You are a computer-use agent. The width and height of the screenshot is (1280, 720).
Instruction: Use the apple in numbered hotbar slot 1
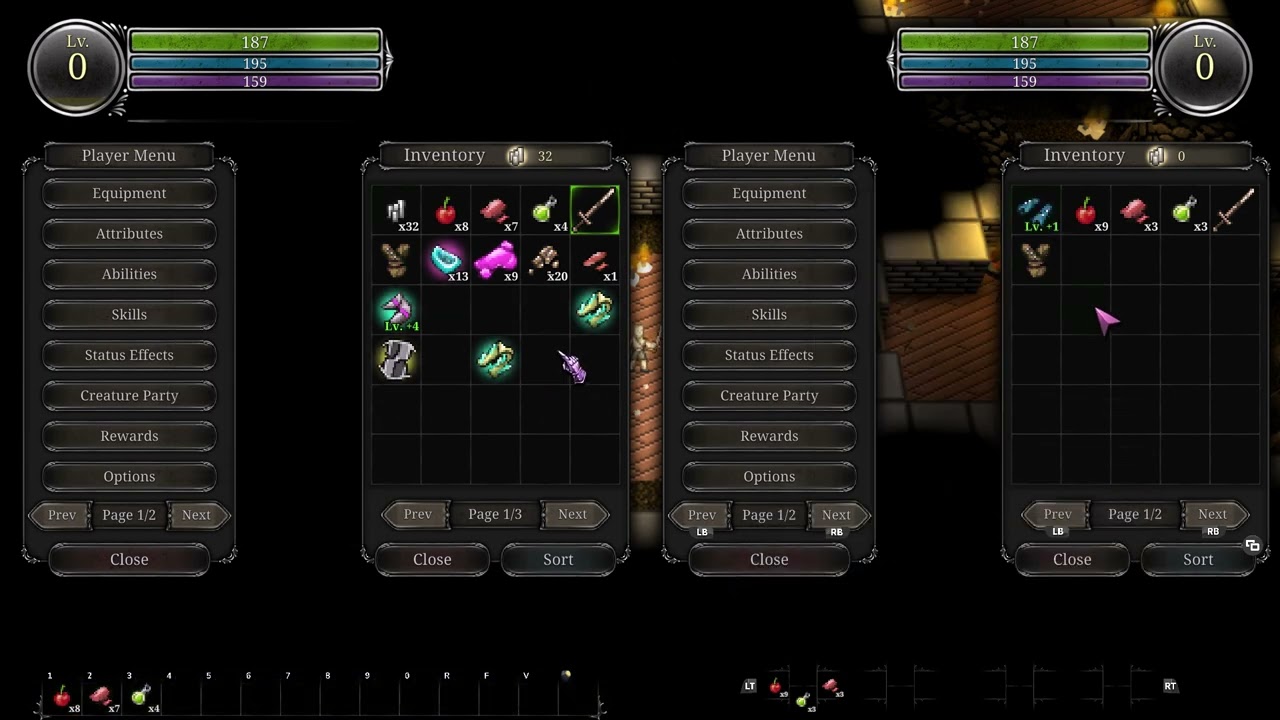coord(62,696)
